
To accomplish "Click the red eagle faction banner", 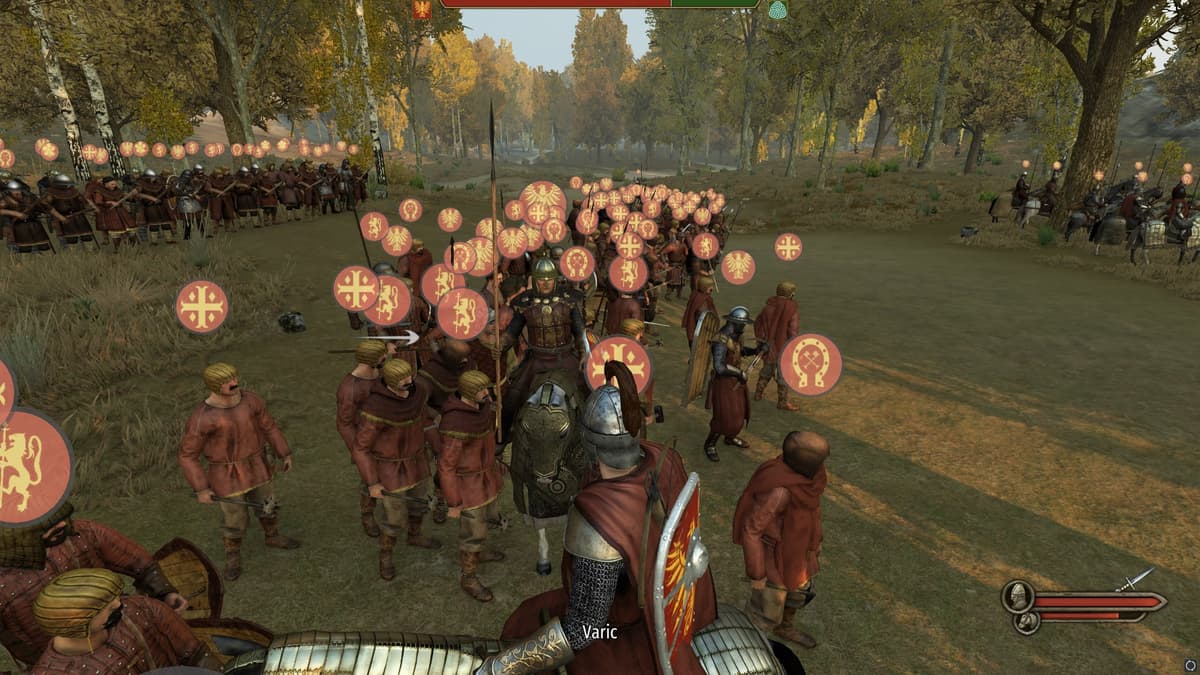I will pyautogui.click(x=422, y=9).
